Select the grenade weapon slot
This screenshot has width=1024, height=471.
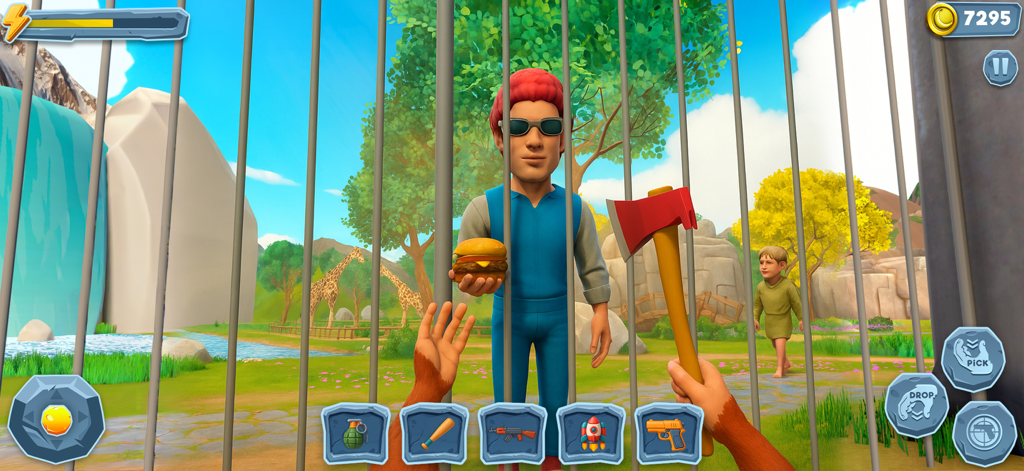pos(356,433)
